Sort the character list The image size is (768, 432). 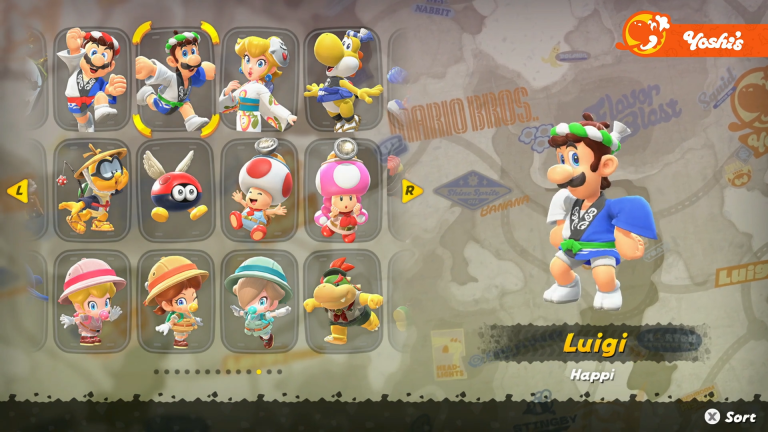point(730,416)
